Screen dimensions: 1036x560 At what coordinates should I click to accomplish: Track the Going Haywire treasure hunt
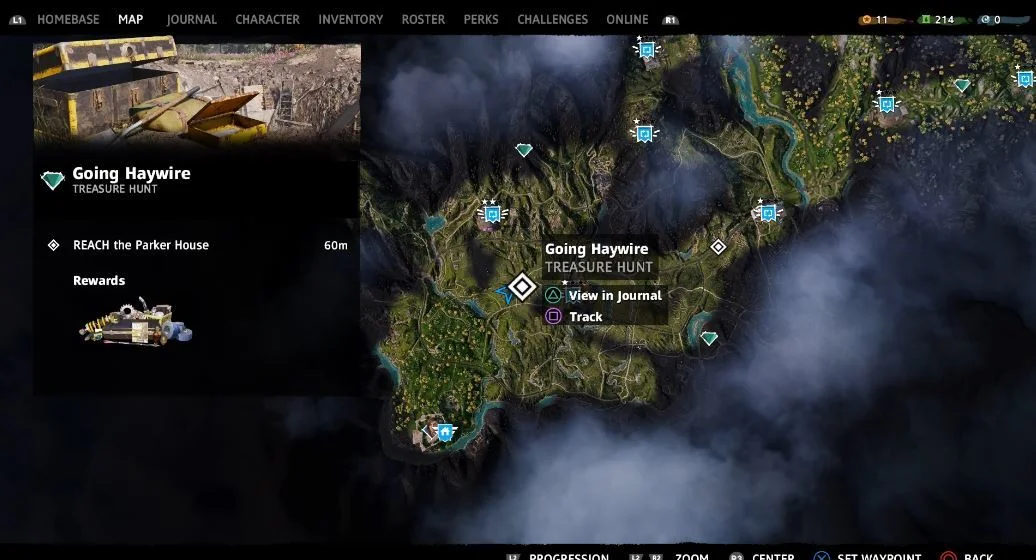(x=585, y=317)
